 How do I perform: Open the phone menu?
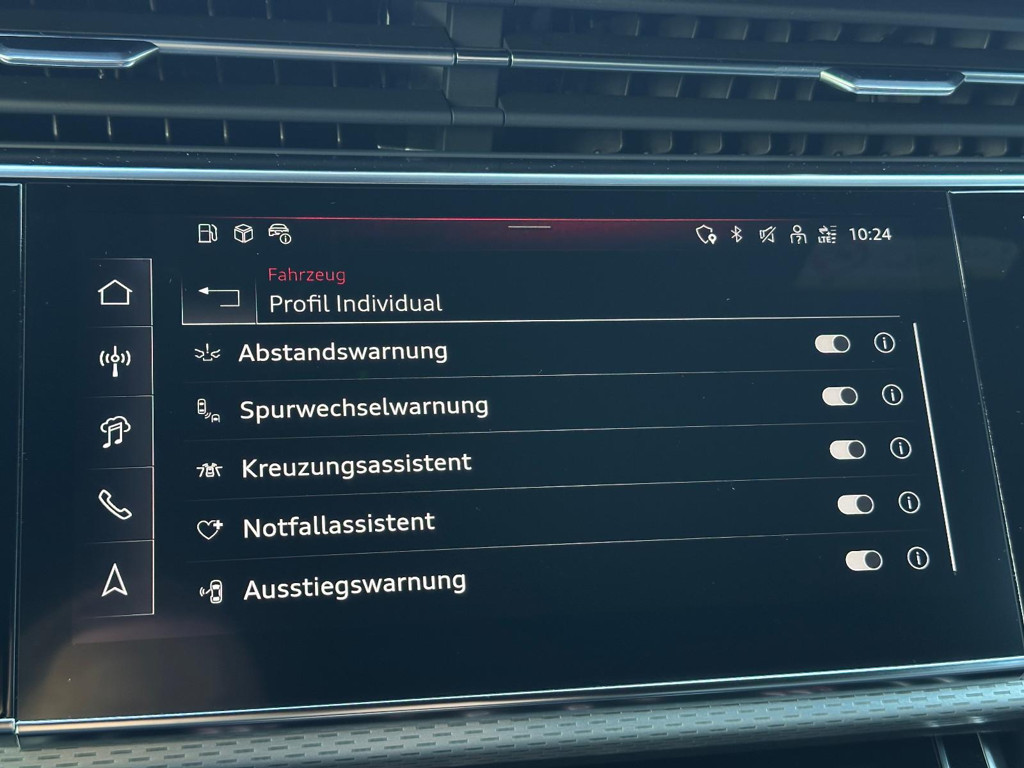tap(115, 505)
